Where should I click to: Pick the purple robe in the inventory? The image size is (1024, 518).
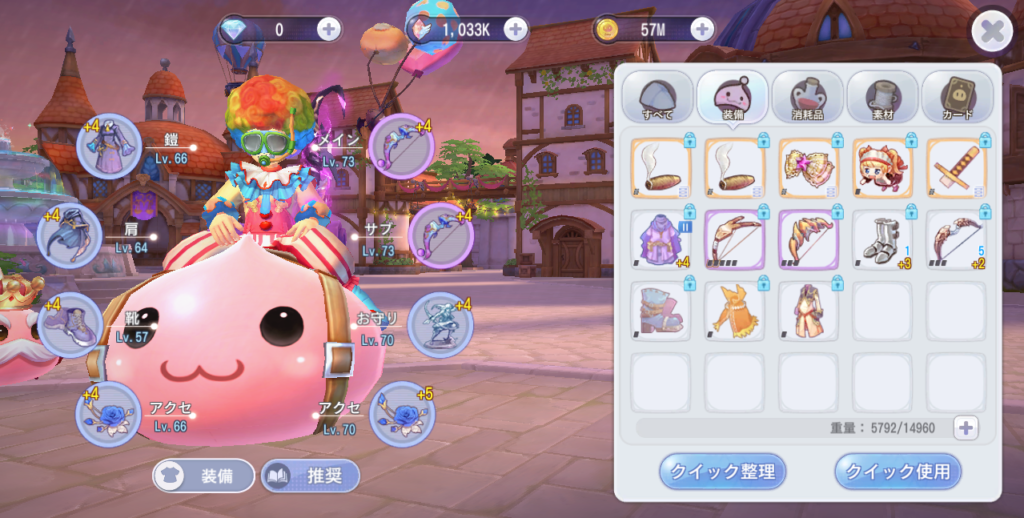coord(661,240)
